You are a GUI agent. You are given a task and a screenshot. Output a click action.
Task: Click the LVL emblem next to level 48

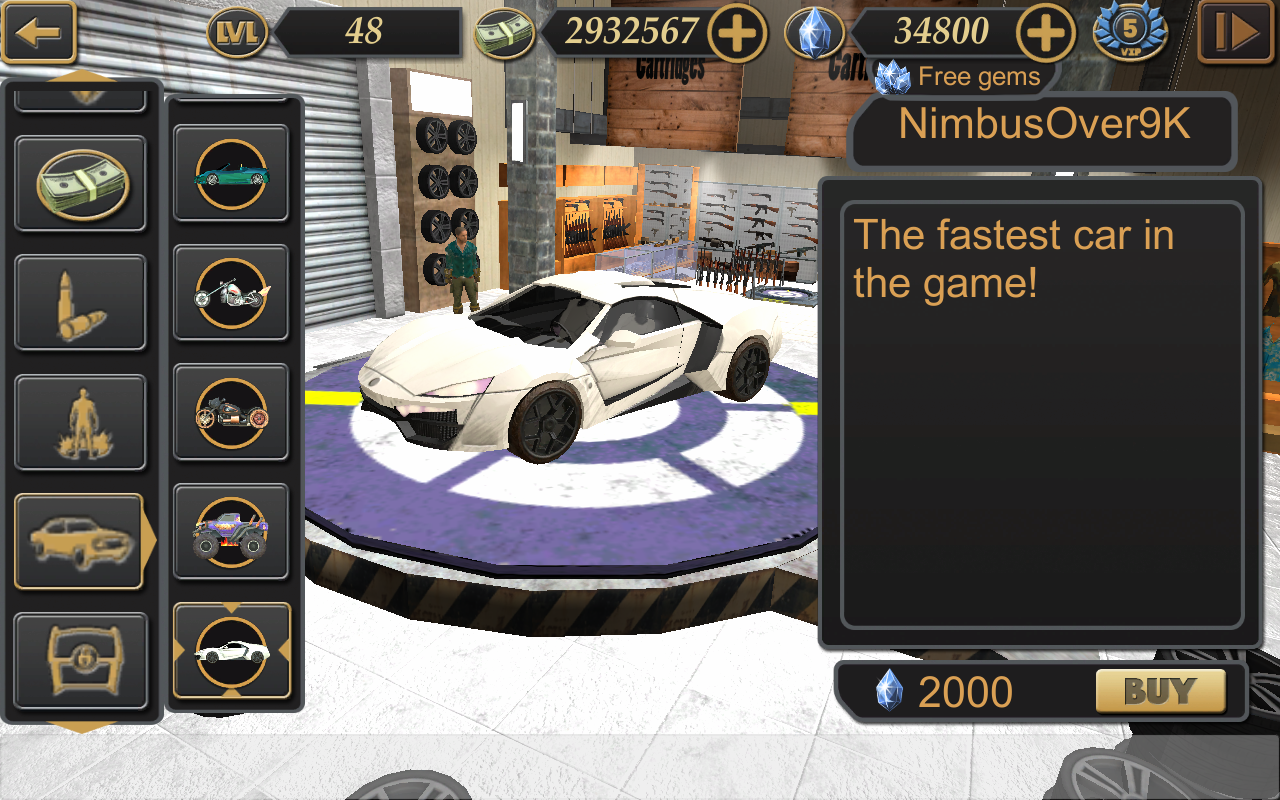(x=239, y=33)
